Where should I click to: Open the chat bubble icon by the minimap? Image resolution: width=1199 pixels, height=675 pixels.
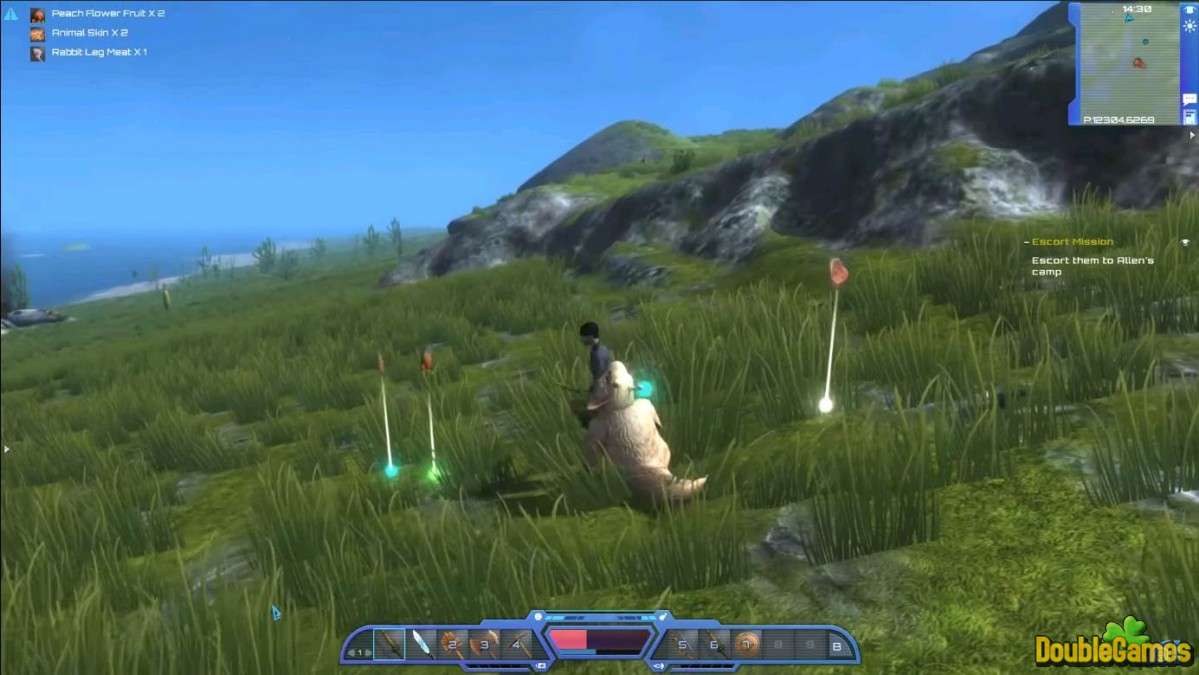pyautogui.click(x=1190, y=99)
